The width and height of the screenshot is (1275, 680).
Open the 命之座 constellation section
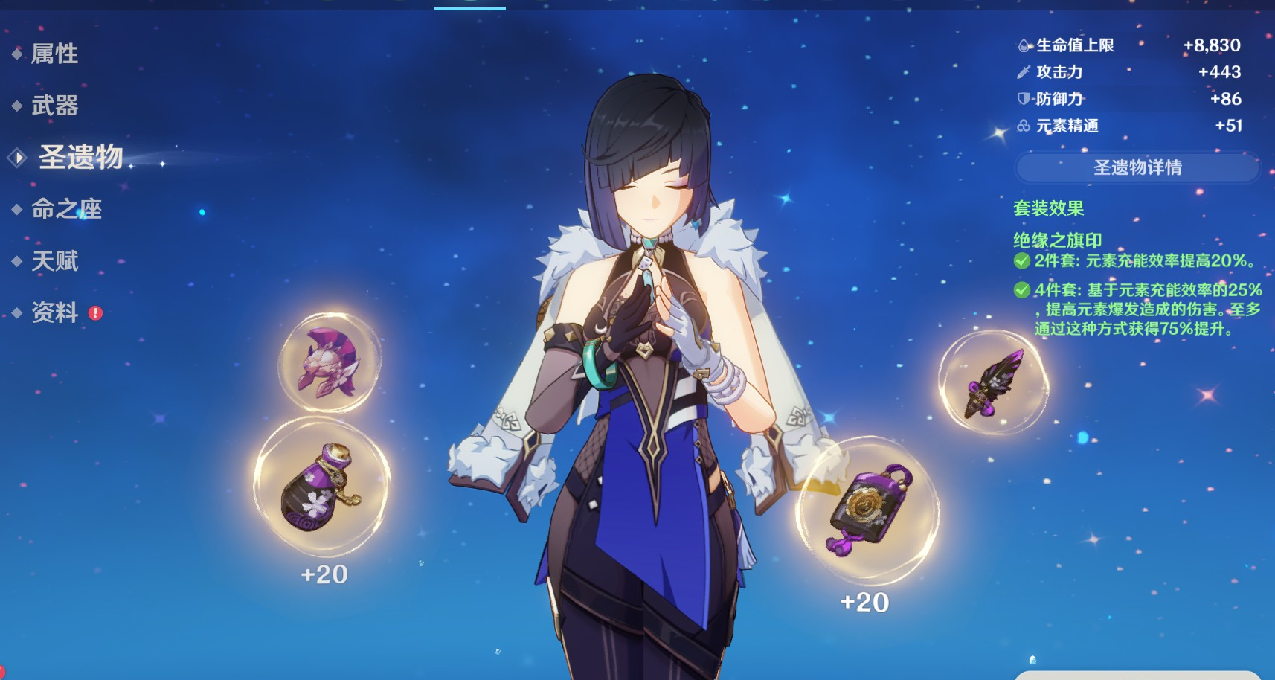(66, 209)
